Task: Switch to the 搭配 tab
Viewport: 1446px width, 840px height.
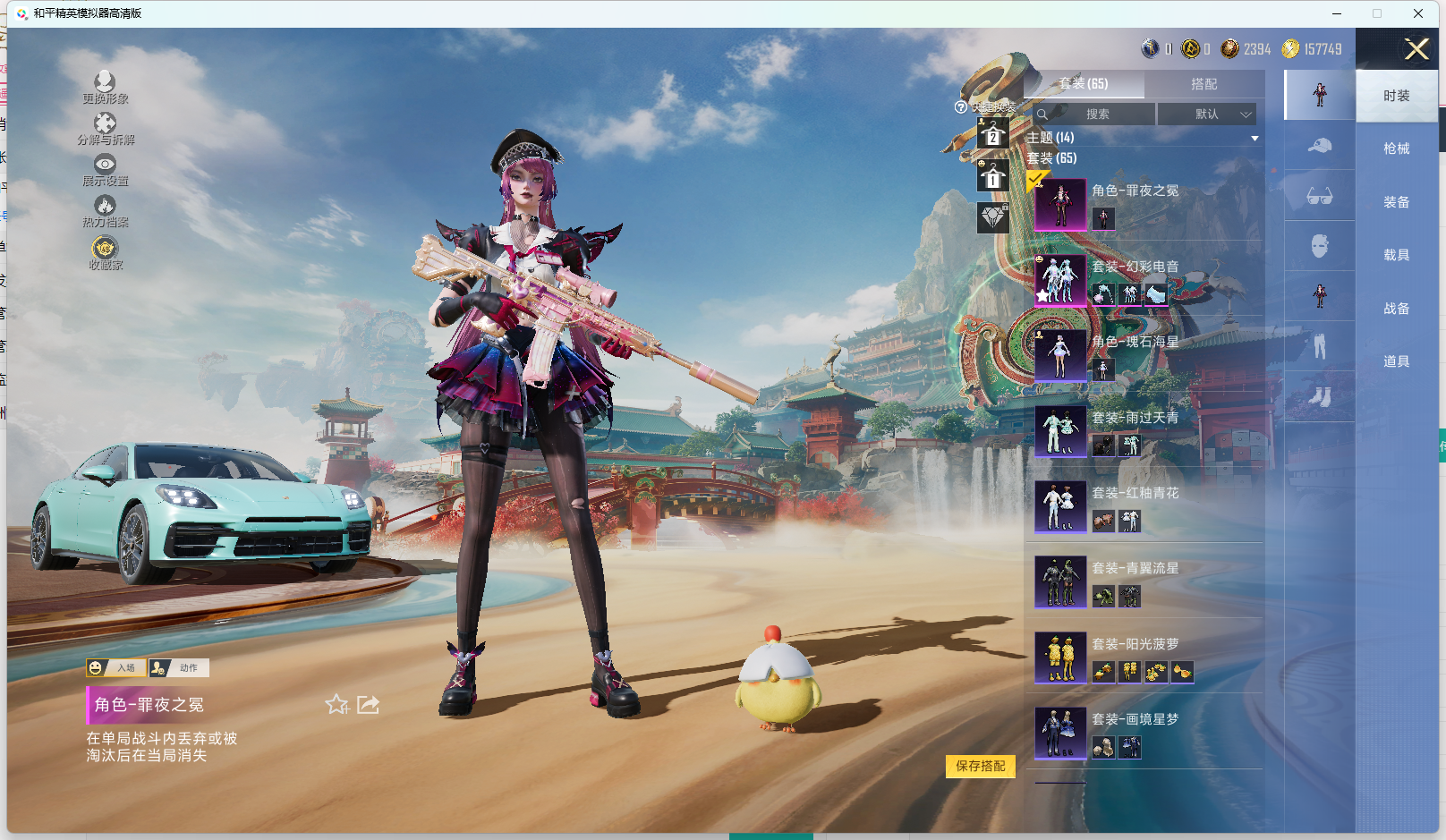Action: (x=1204, y=84)
